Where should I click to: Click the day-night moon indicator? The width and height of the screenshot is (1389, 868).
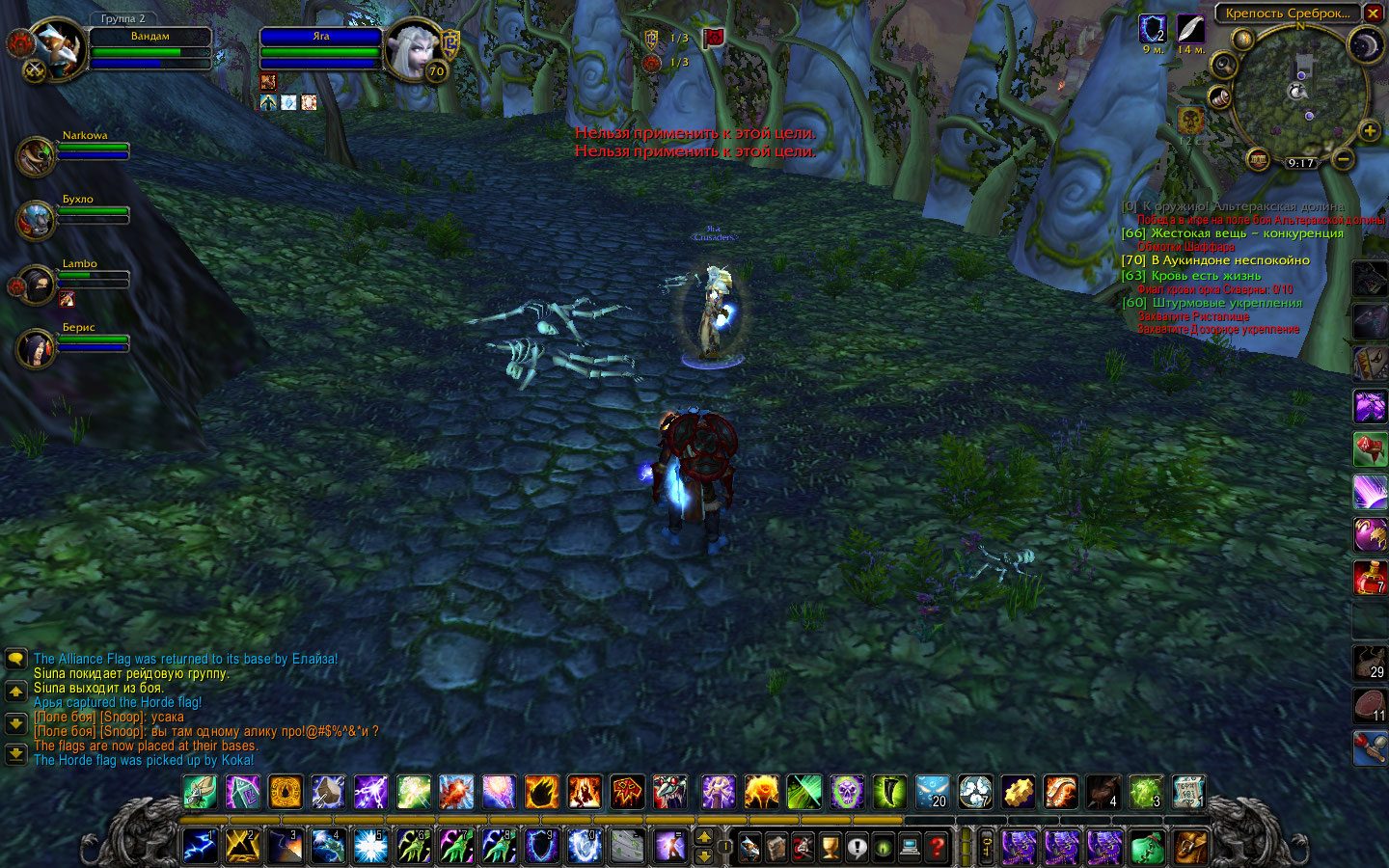pos(1366,44)
